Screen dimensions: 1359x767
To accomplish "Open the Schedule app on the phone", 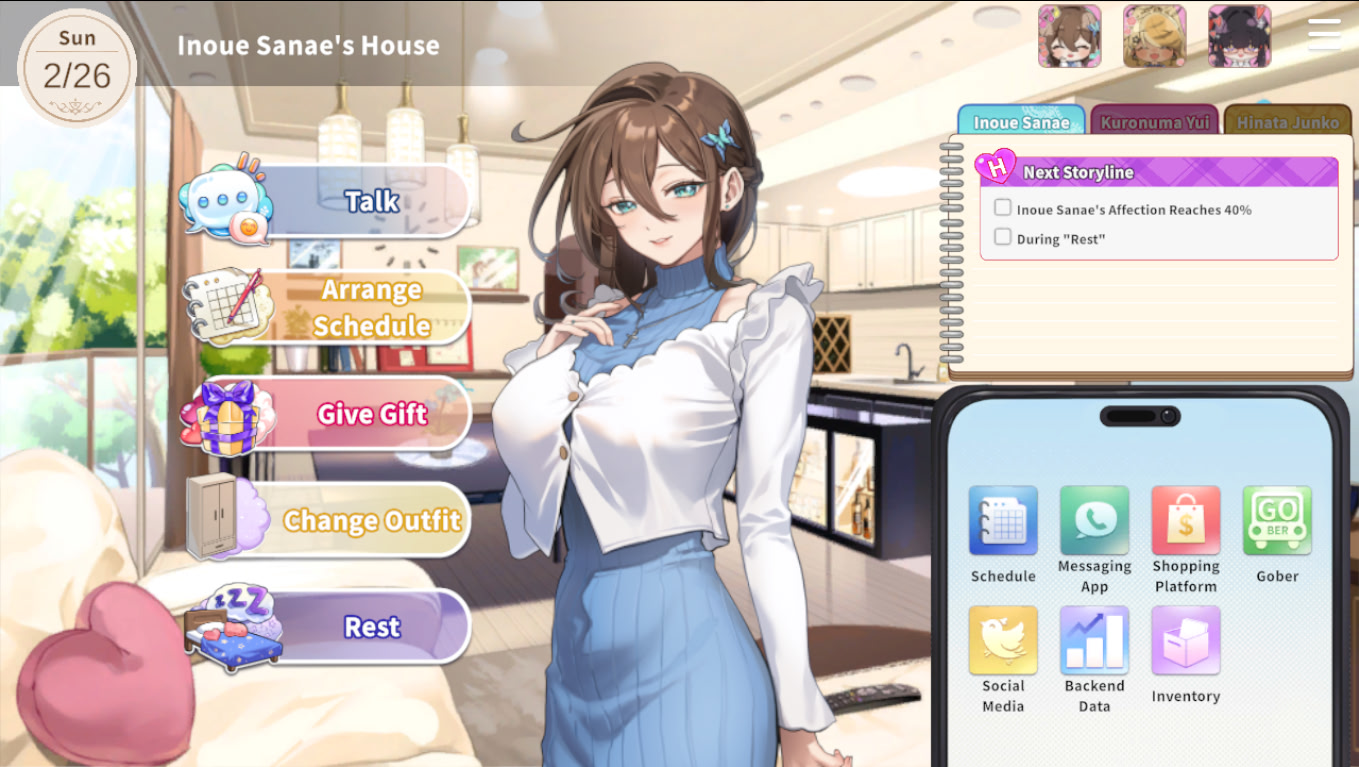I will 1003,521.
